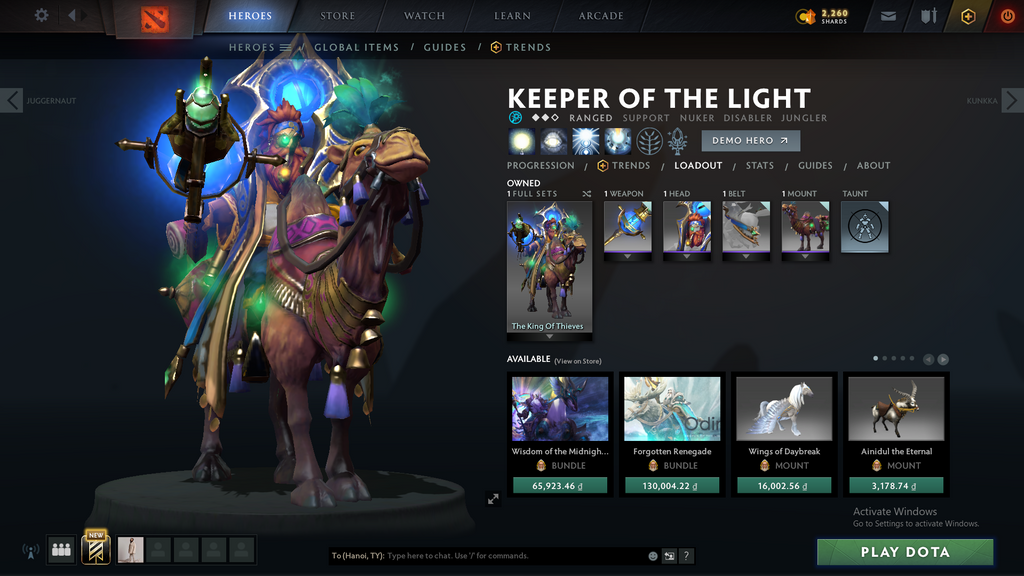Image resolution: width=1024 pixels, height=576 pixels.
Task: Select The King Of Thieves full set
Action: click(549, 267)
